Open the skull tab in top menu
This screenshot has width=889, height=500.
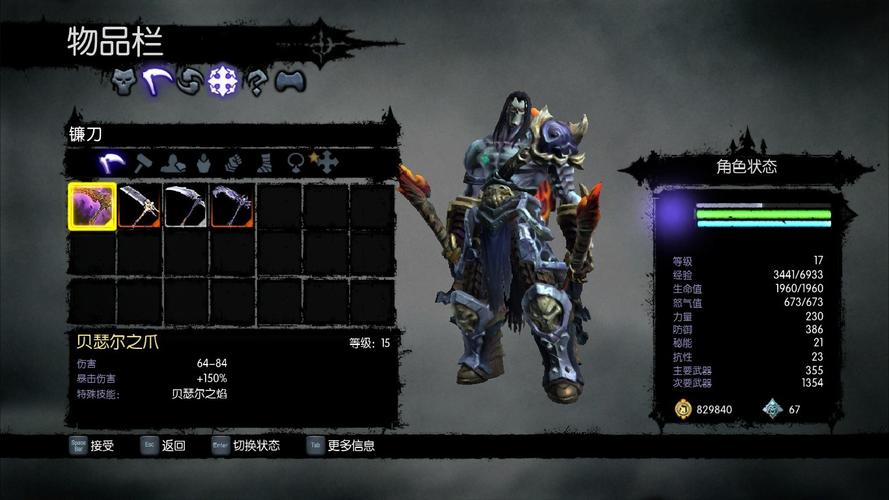(123, 82)
